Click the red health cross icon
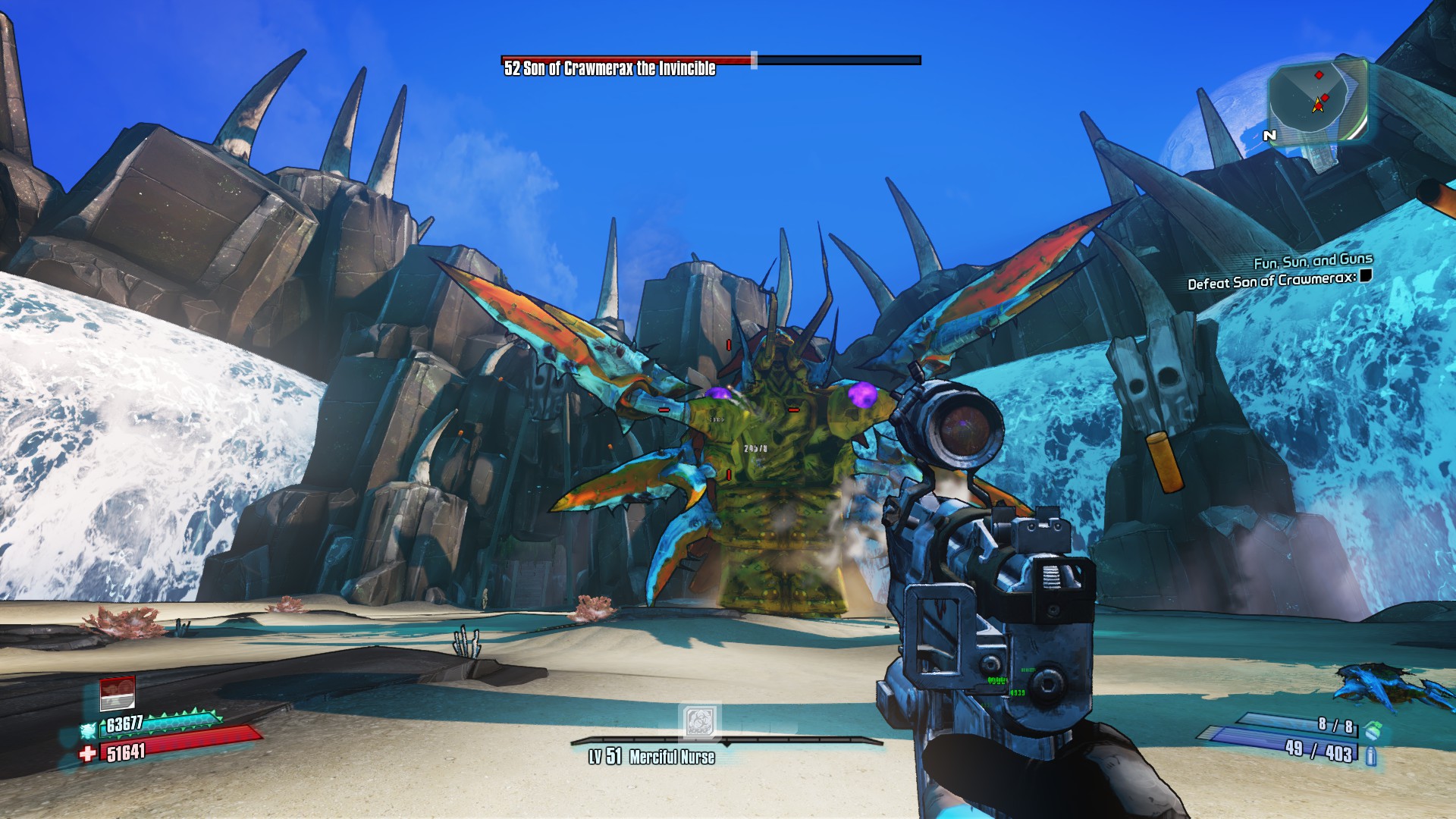 pyautogui.click(x=87, y=753)
